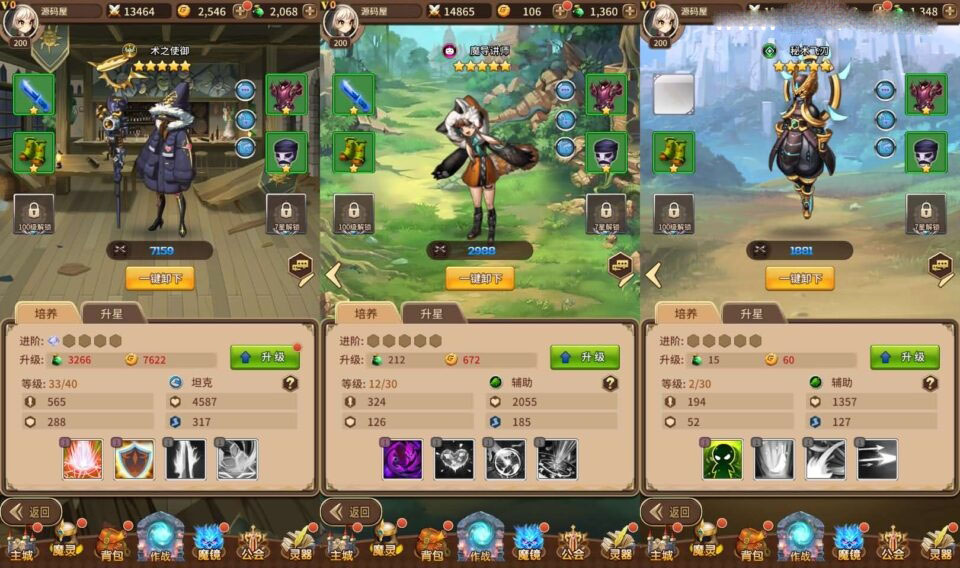Go to the previous hero from the 2988 power panel

point(333,274)
